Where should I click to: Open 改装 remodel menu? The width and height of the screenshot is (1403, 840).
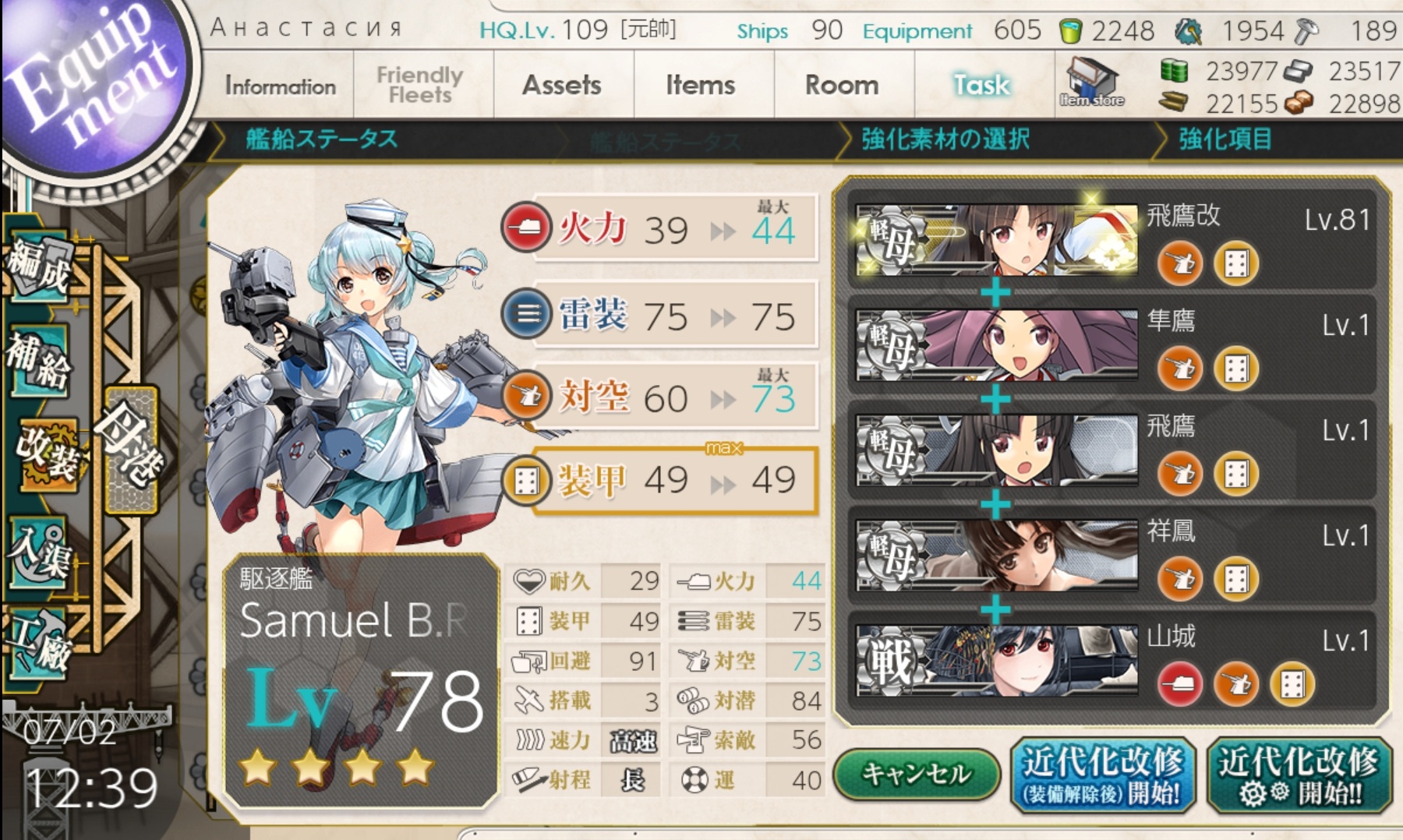point(48,454)
